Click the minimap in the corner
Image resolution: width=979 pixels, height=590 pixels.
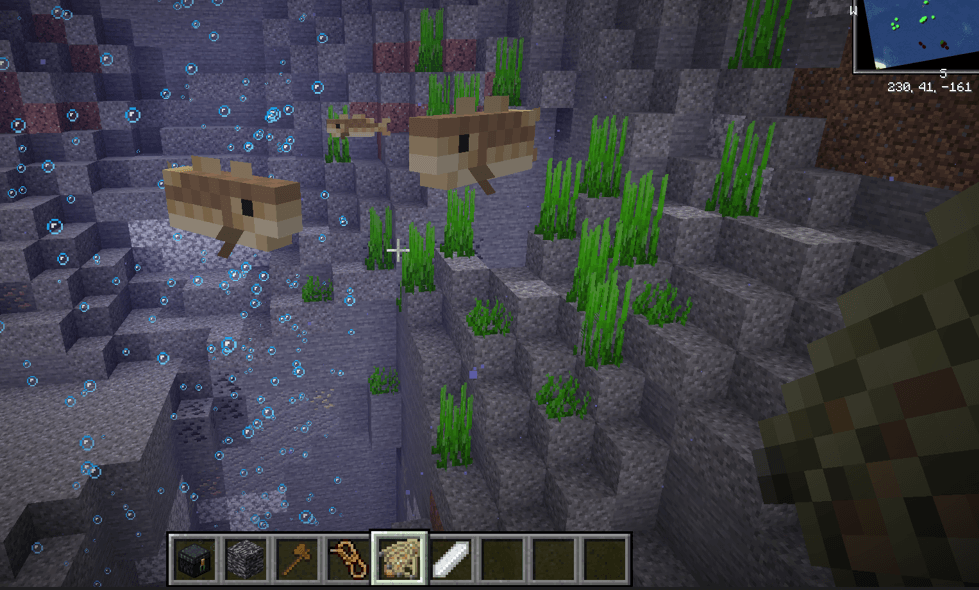[x=916, y=35]
